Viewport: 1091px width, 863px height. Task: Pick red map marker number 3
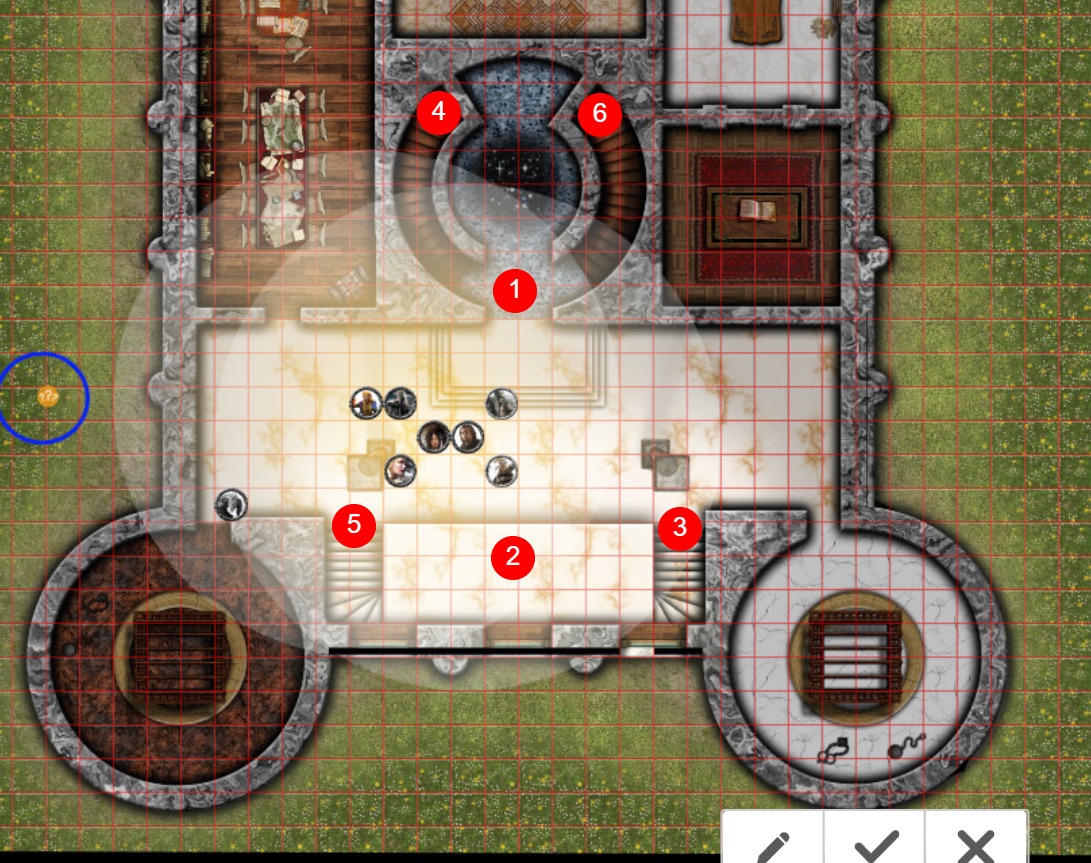point(680,527)
